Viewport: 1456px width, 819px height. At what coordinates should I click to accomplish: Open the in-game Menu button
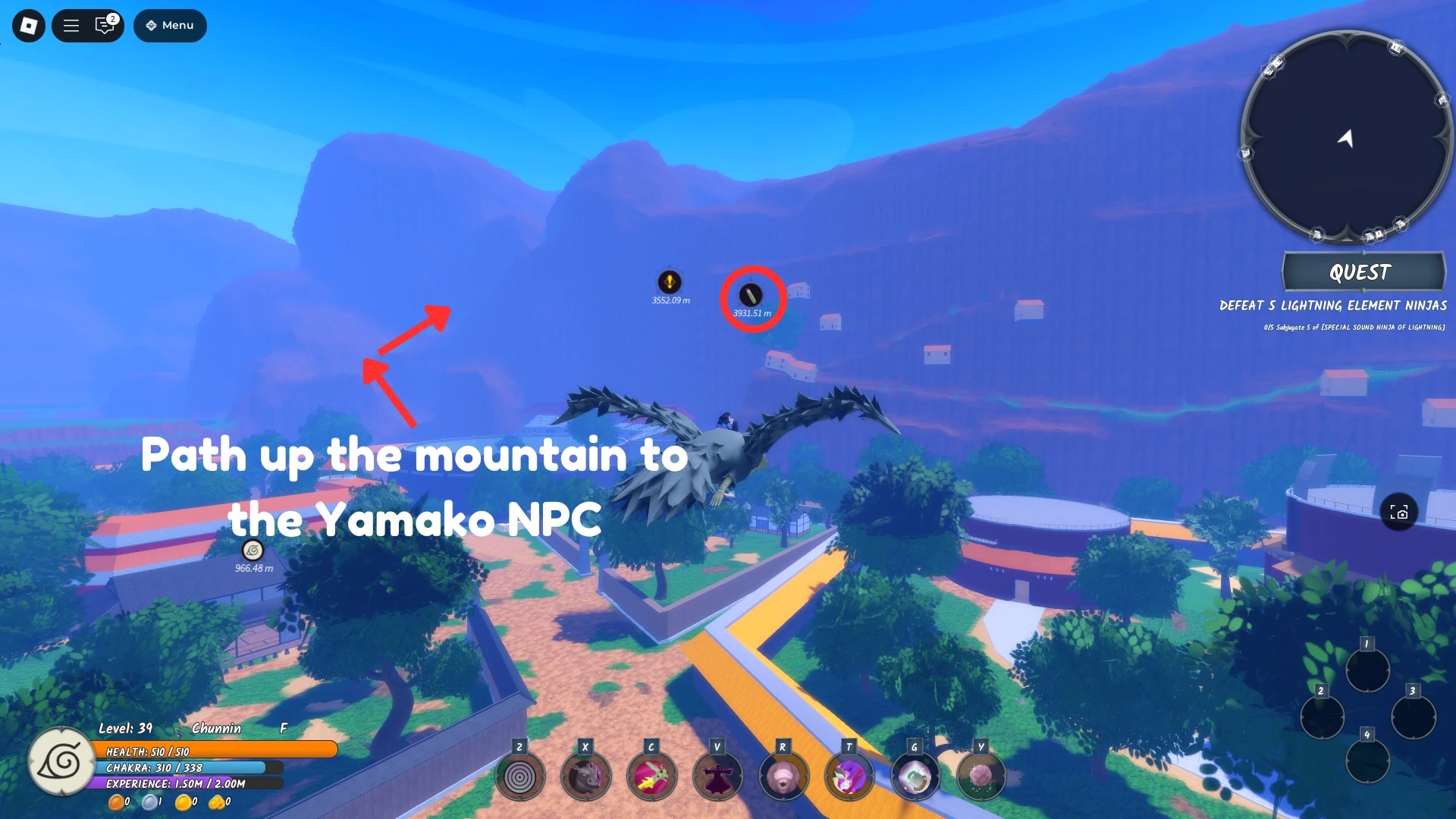click(170, 25)
